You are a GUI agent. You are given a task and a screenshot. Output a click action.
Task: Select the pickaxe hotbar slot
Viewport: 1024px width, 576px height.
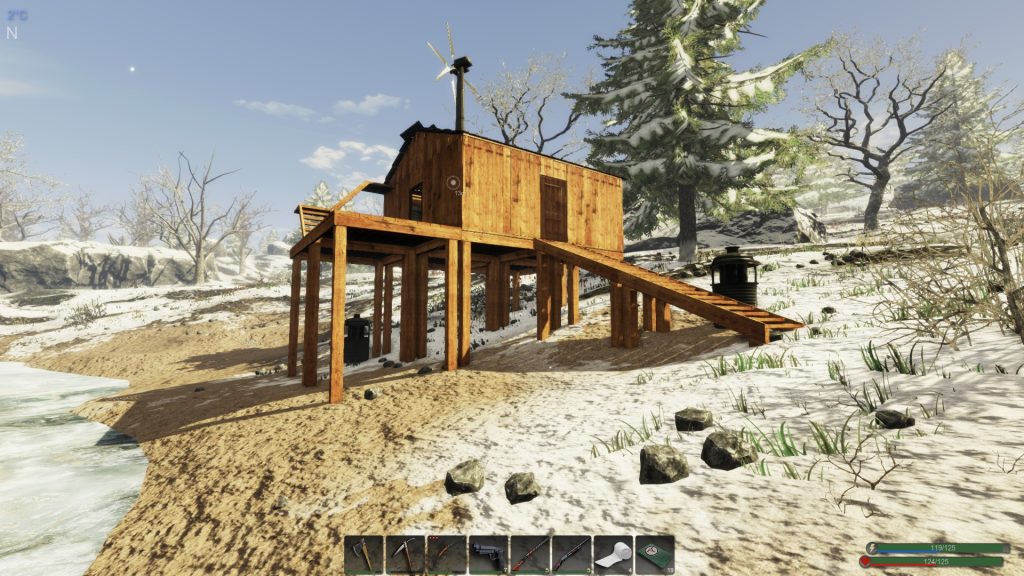[405, 554]
